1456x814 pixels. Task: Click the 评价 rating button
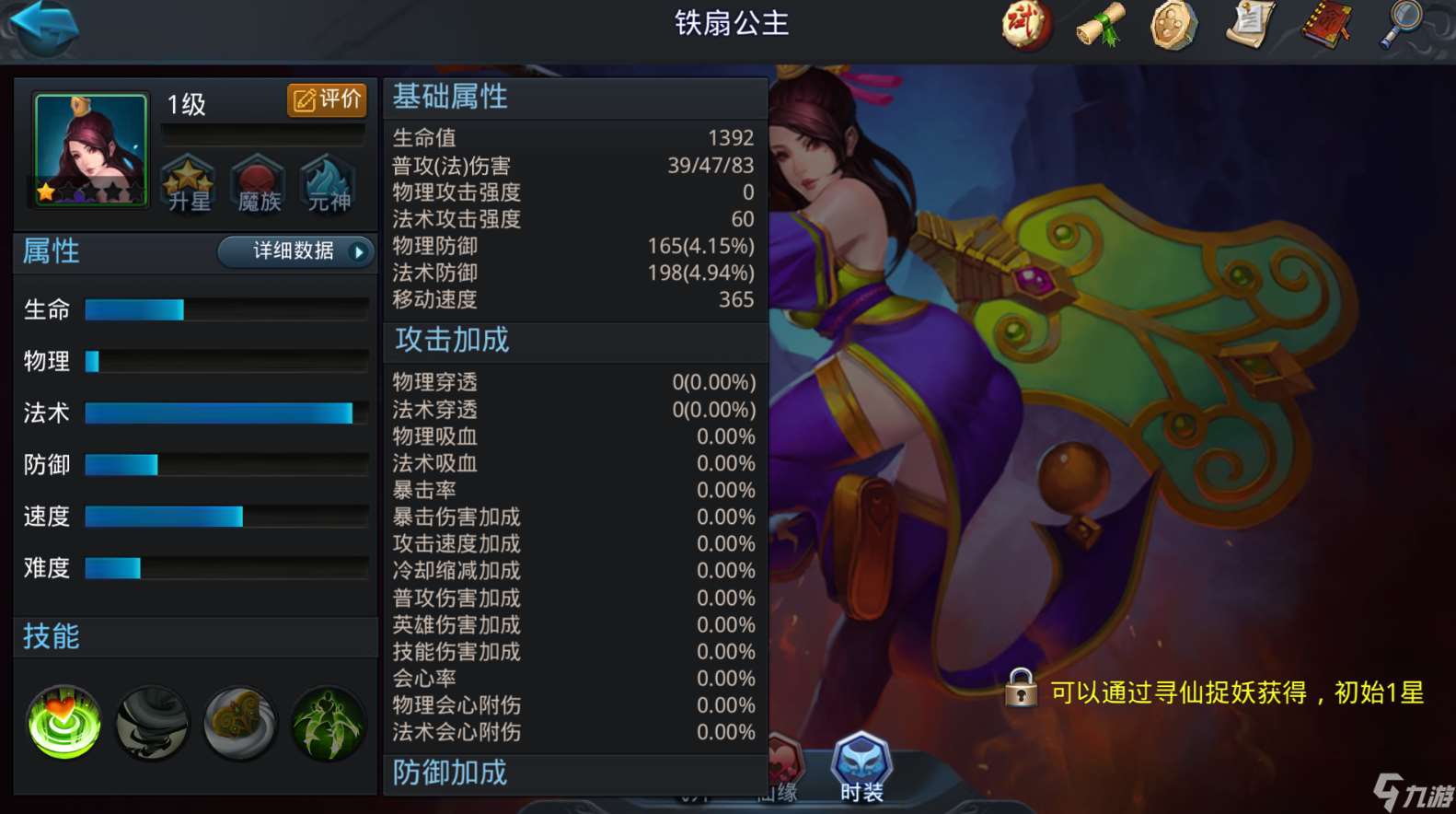tap(327, 101)
